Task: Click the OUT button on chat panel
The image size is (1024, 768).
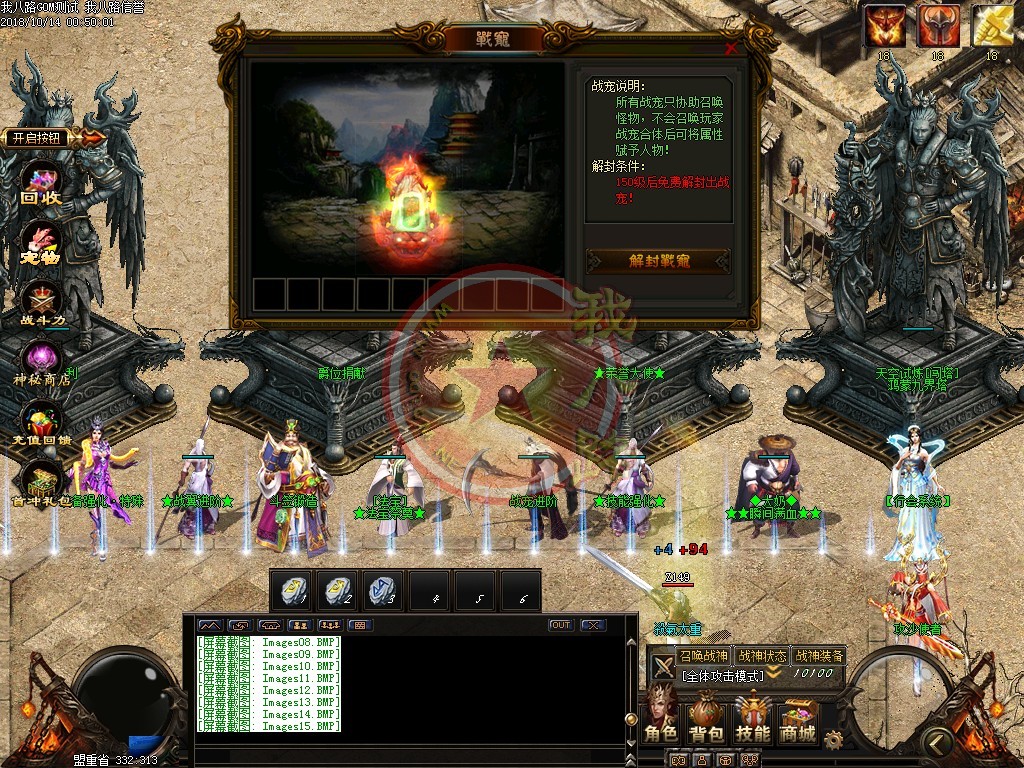Action: pyautogui.click(x=561, y=625)
